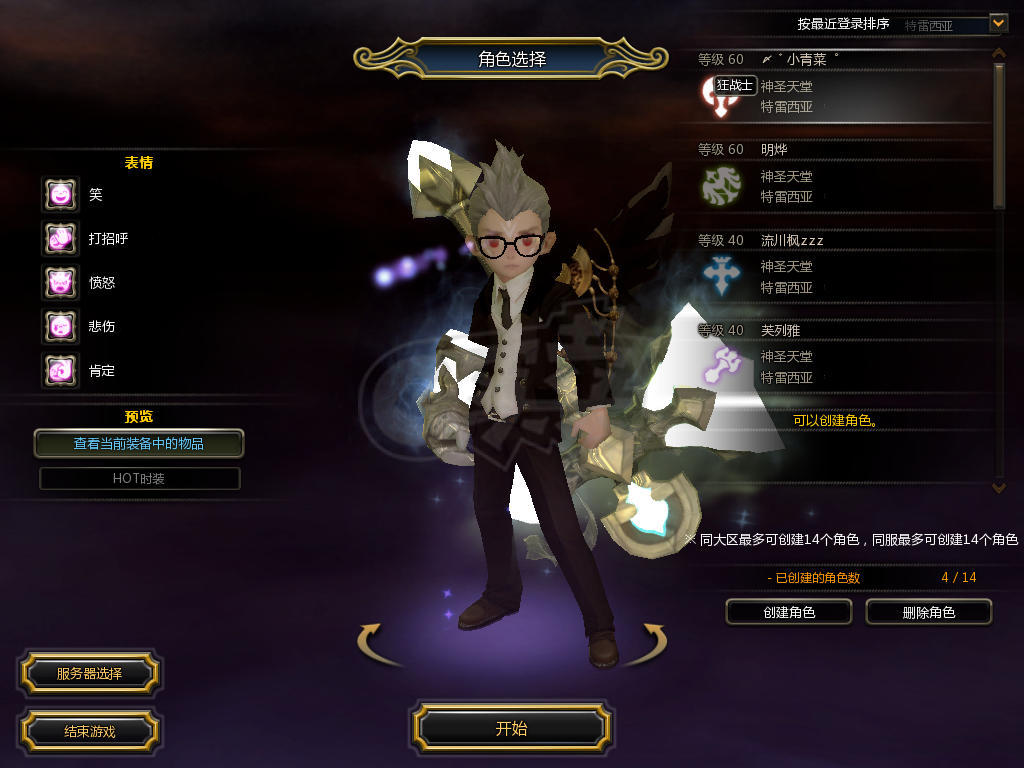This screenshot has height=768, width=1024.
Task: Play the 肯定 affirm emote
Action: point(60,370)
